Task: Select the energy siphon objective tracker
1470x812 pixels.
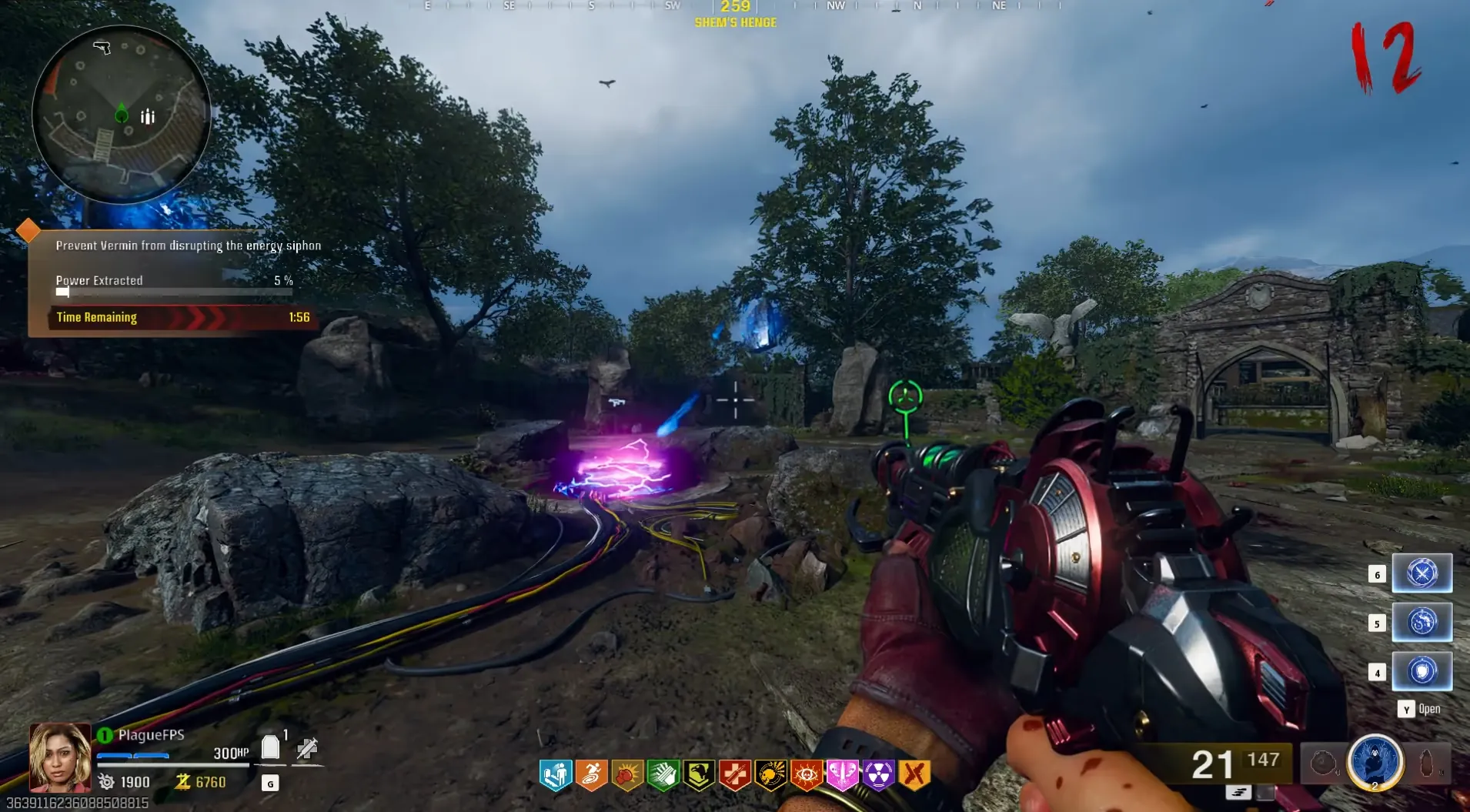Action: 174,282
